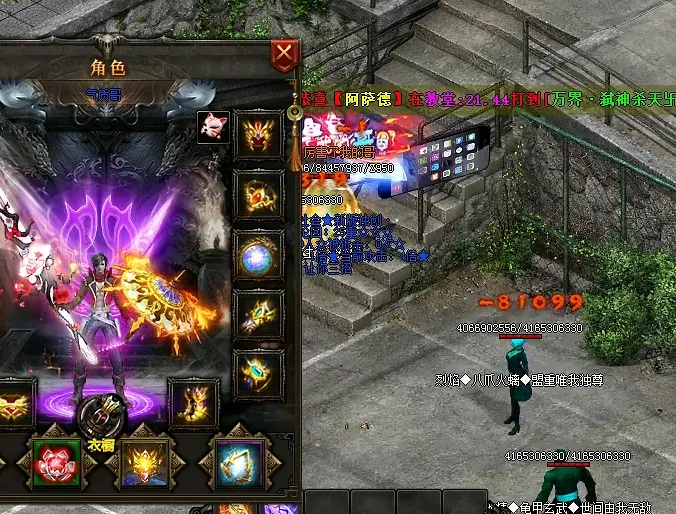The image size is (676, 514).
Task: Click the golden belt slot beside the wardrobe
Action: tap(14, 403)
